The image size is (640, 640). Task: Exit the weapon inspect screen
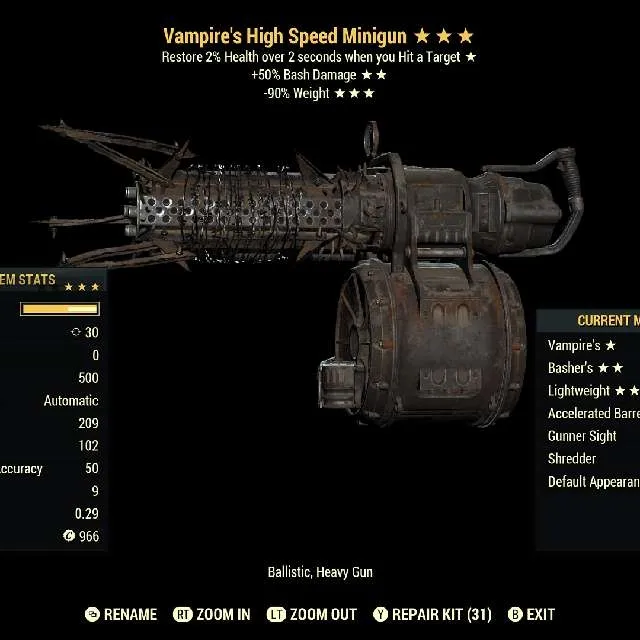(x=531, y=614)
